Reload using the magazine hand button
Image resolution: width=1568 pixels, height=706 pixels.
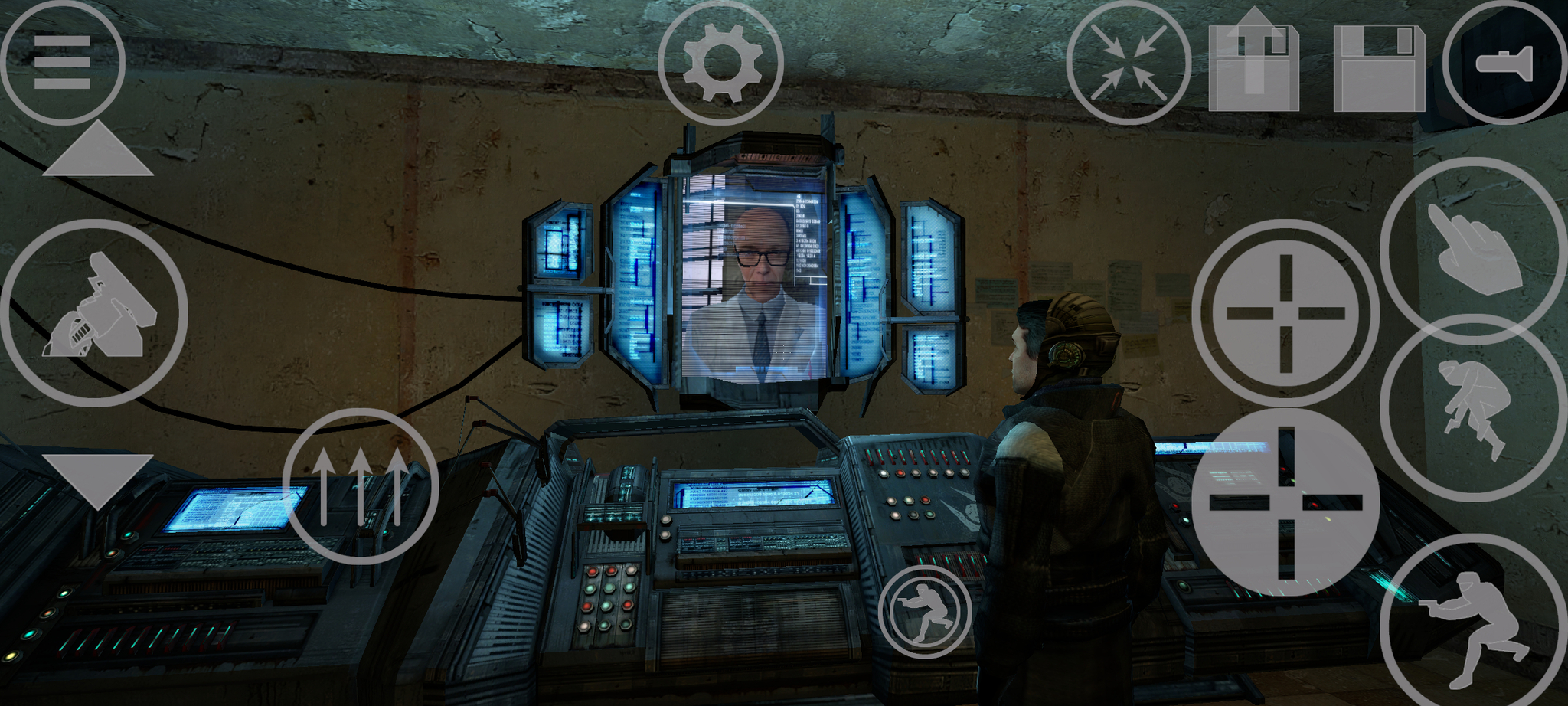[x=94, y=312]
